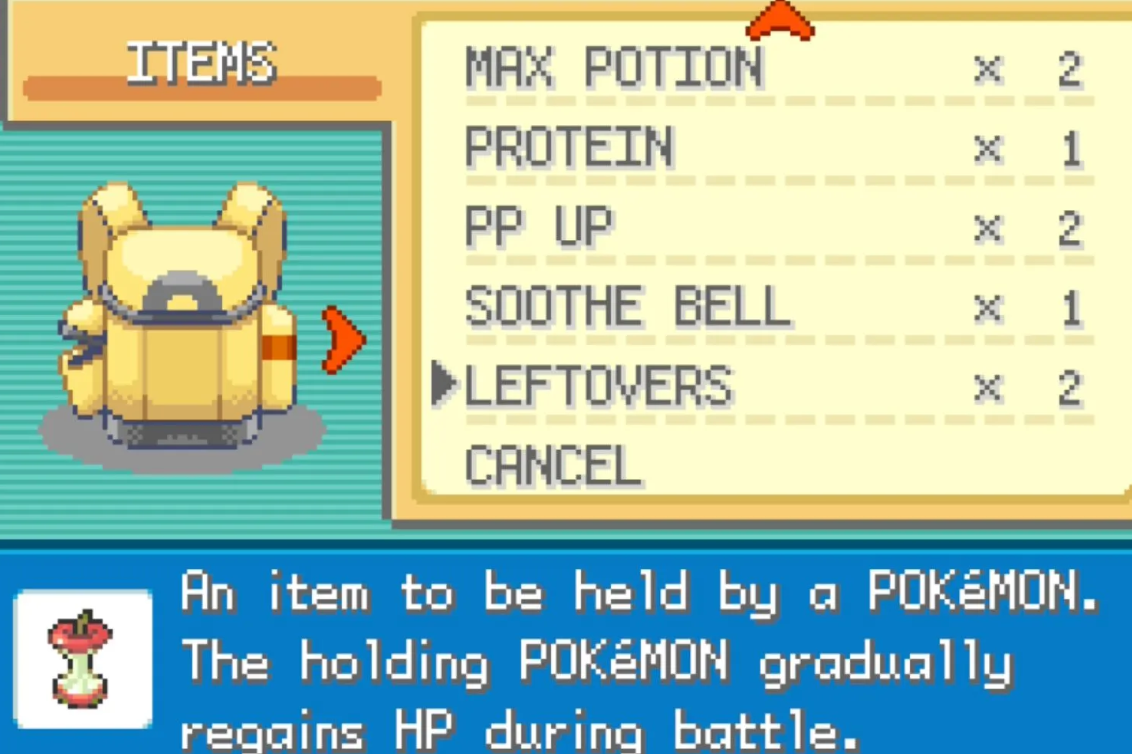Click the ITEMS pocket header
The height and width of the screenshot is (754, 1132).
point(201,65)
